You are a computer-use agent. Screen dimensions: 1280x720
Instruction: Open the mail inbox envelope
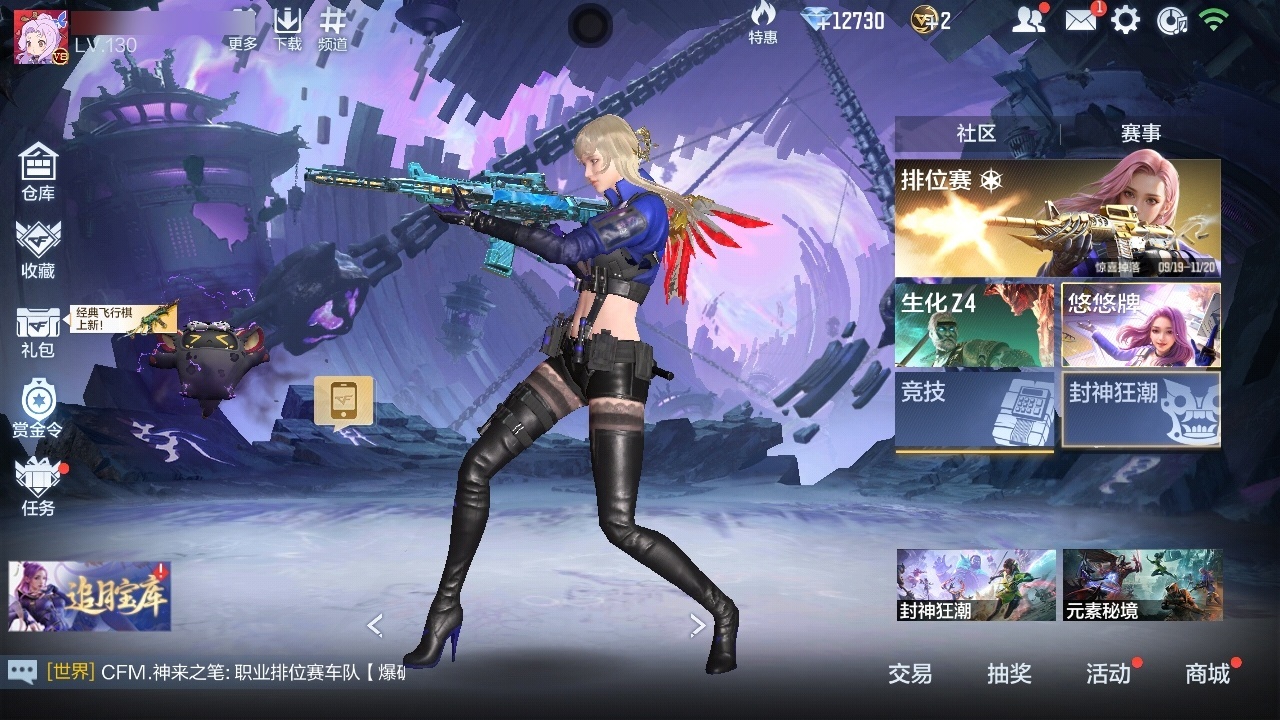click(x=1080, y=20)
